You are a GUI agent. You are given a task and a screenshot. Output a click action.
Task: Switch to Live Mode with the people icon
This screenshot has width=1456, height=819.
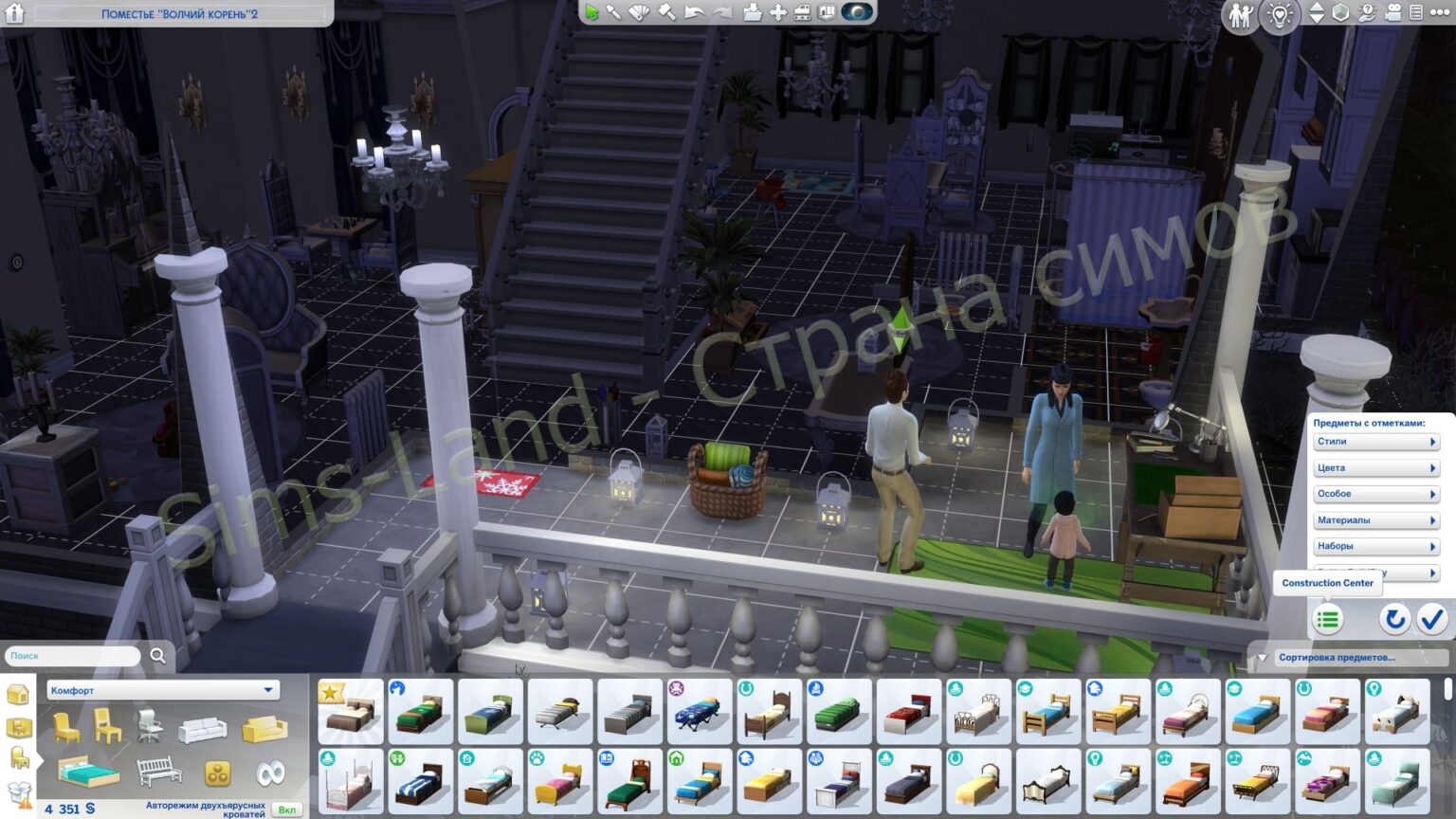(x=1240, y=13)
